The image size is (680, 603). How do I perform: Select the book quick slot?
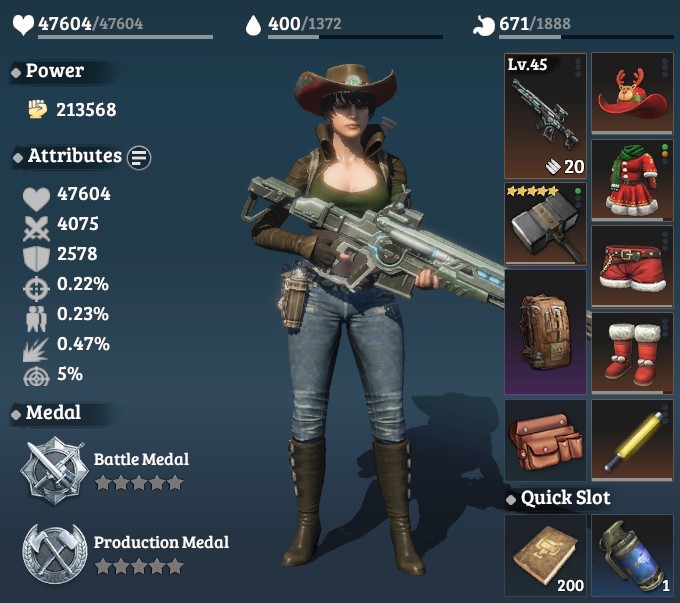[545, 555]
